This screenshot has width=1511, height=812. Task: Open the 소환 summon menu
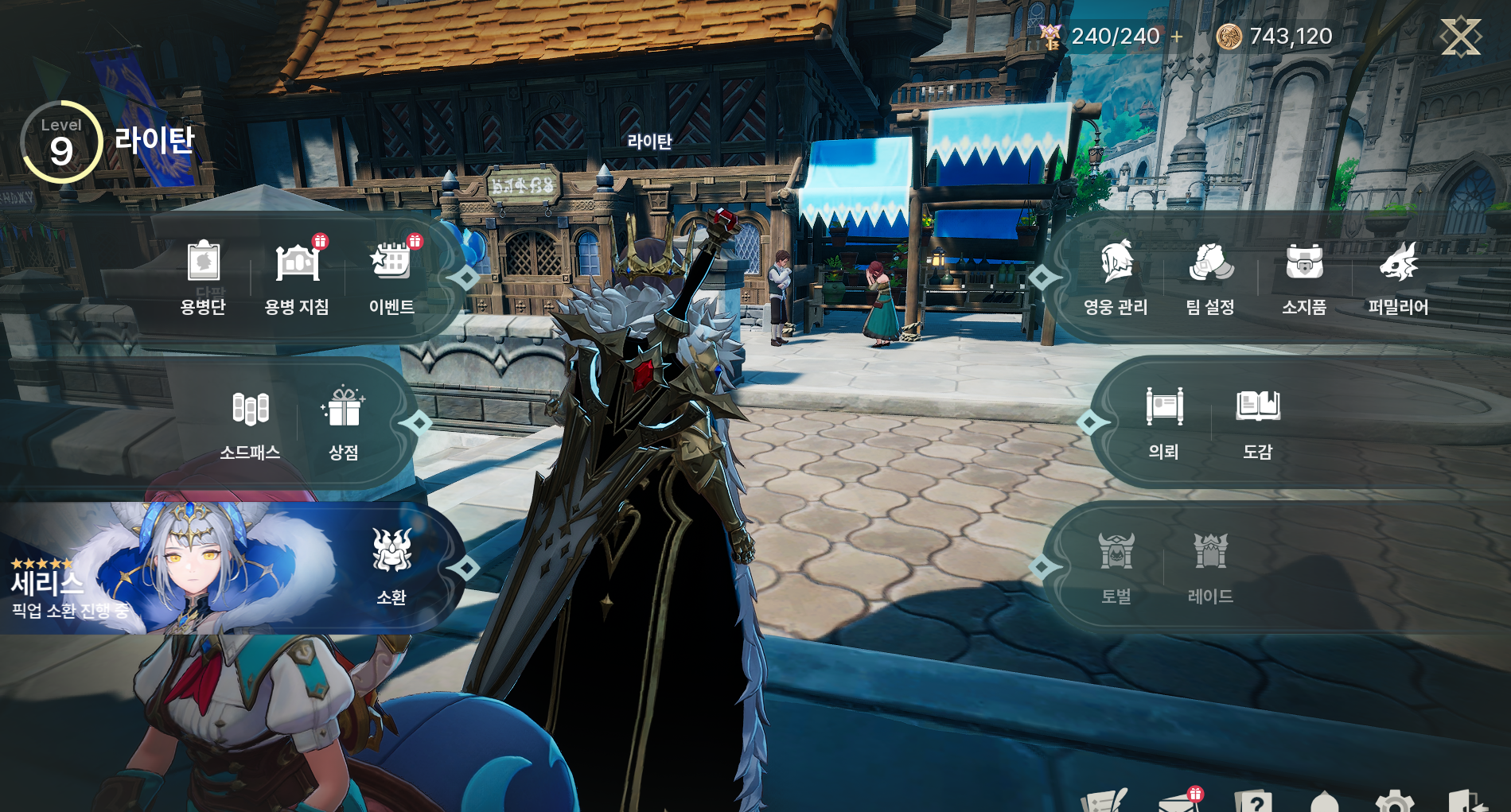click(x=391, y=566)
